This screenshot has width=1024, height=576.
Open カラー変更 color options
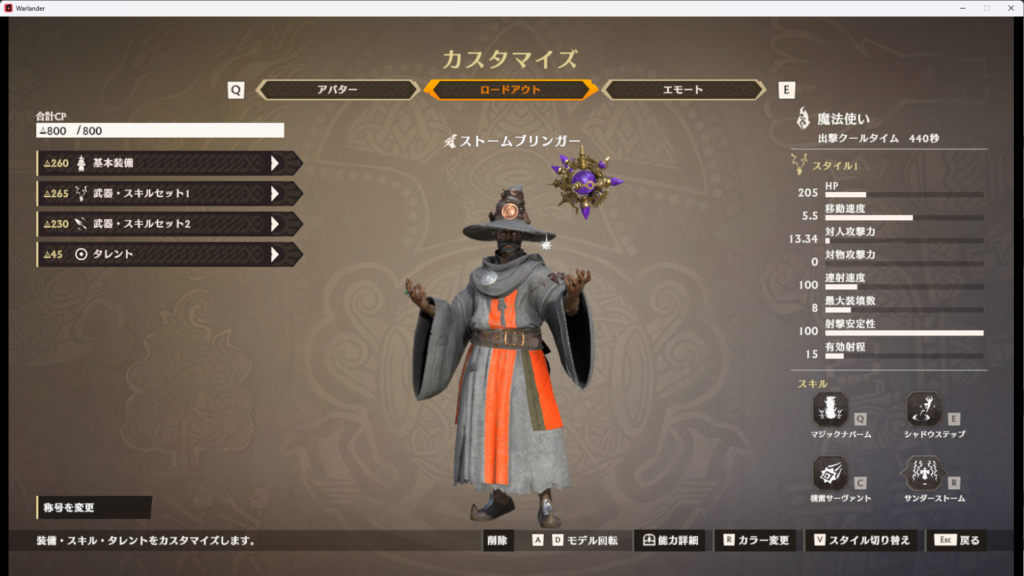[757, 541]
